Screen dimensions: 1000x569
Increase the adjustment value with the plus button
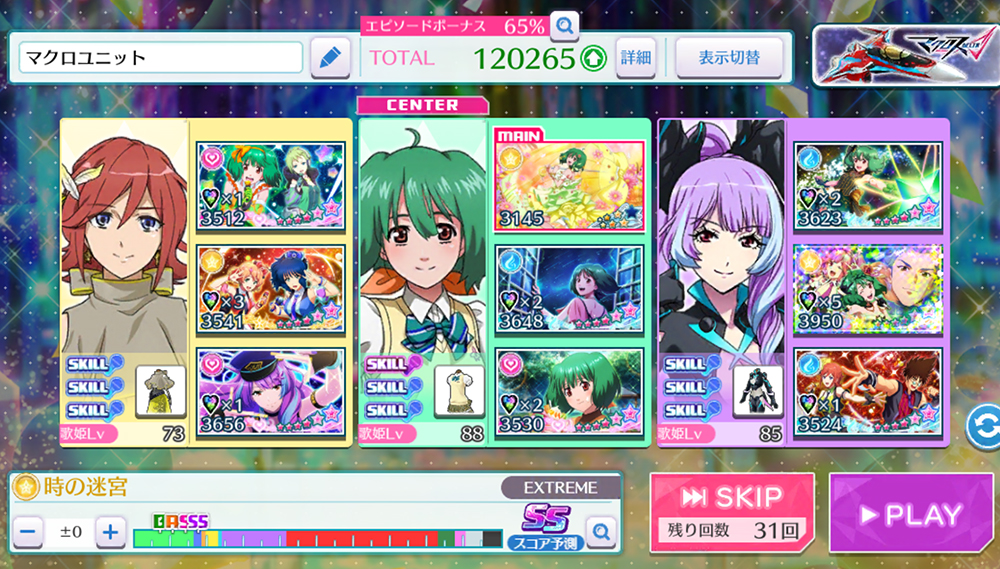[x=111, y=532]
